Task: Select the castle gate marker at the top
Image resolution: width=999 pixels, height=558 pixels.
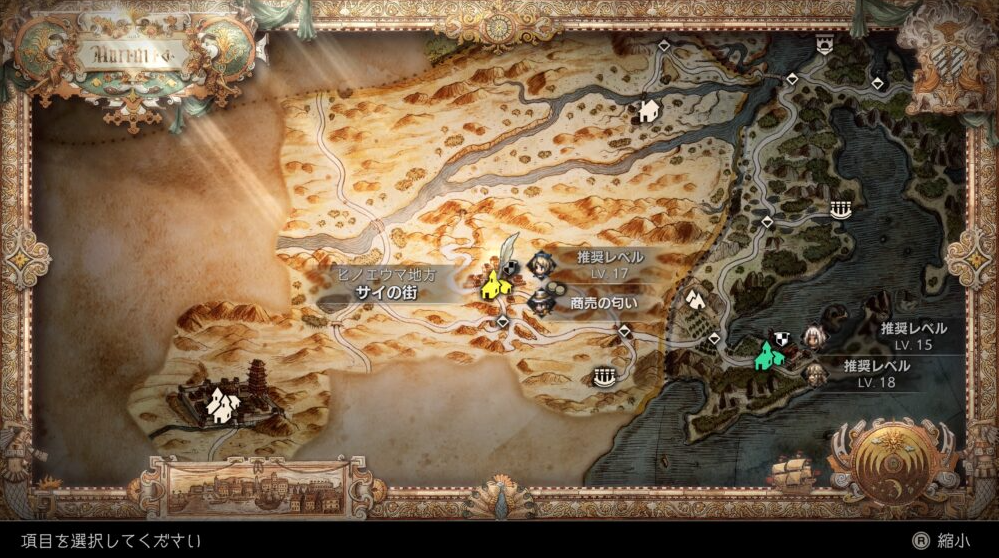Action: 825,43
